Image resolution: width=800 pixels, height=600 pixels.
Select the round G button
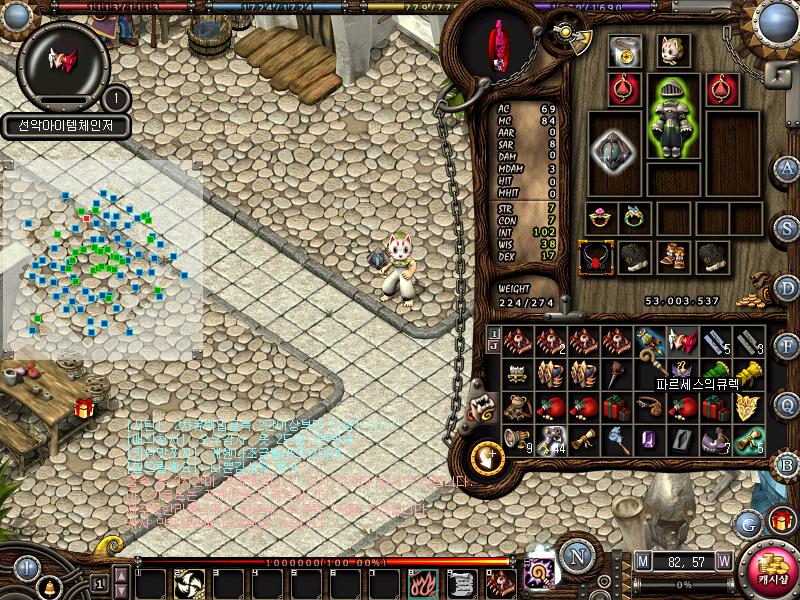click(749, 523)
